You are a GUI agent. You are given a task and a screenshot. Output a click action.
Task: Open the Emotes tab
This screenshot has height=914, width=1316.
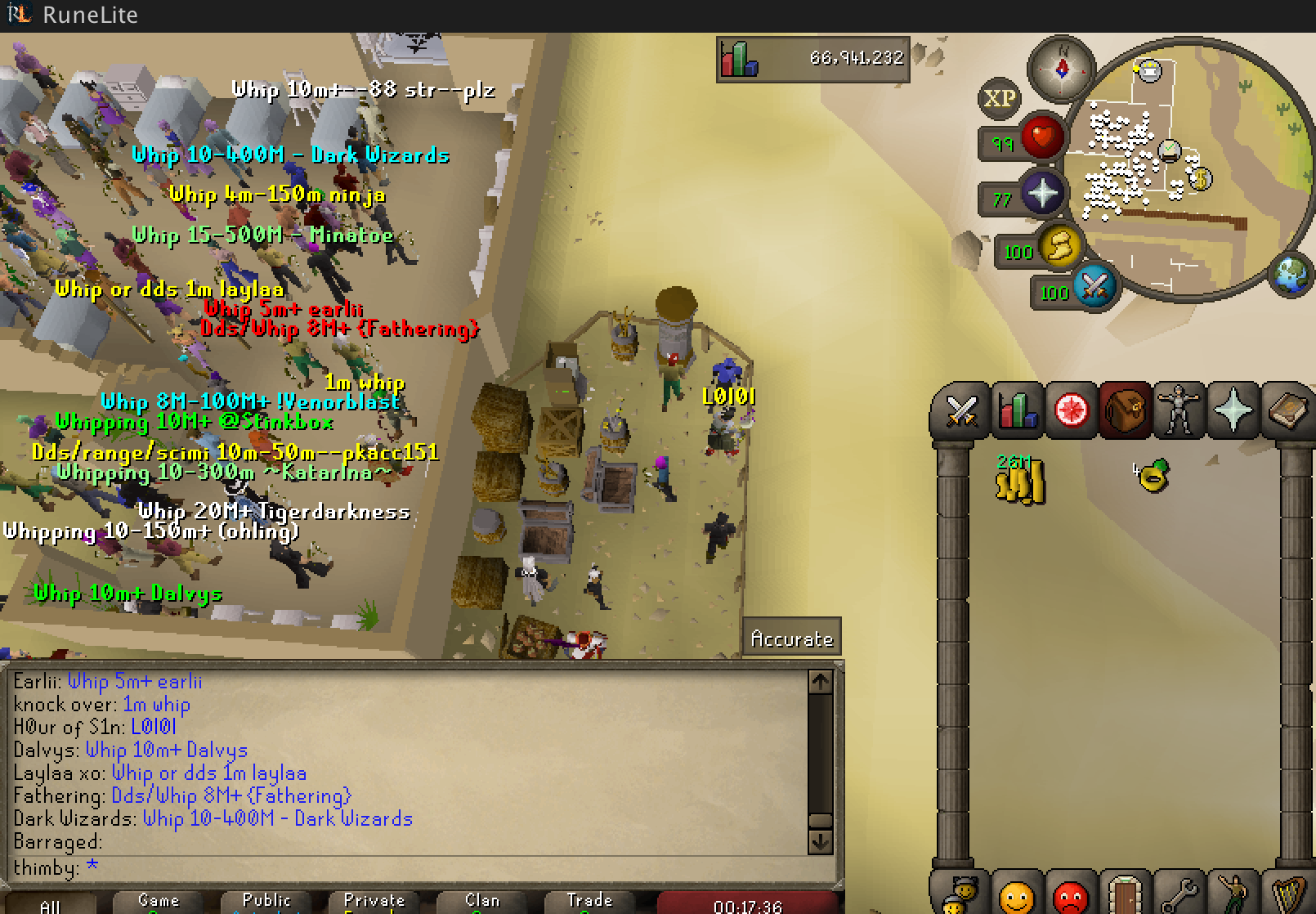point(1233,896)
